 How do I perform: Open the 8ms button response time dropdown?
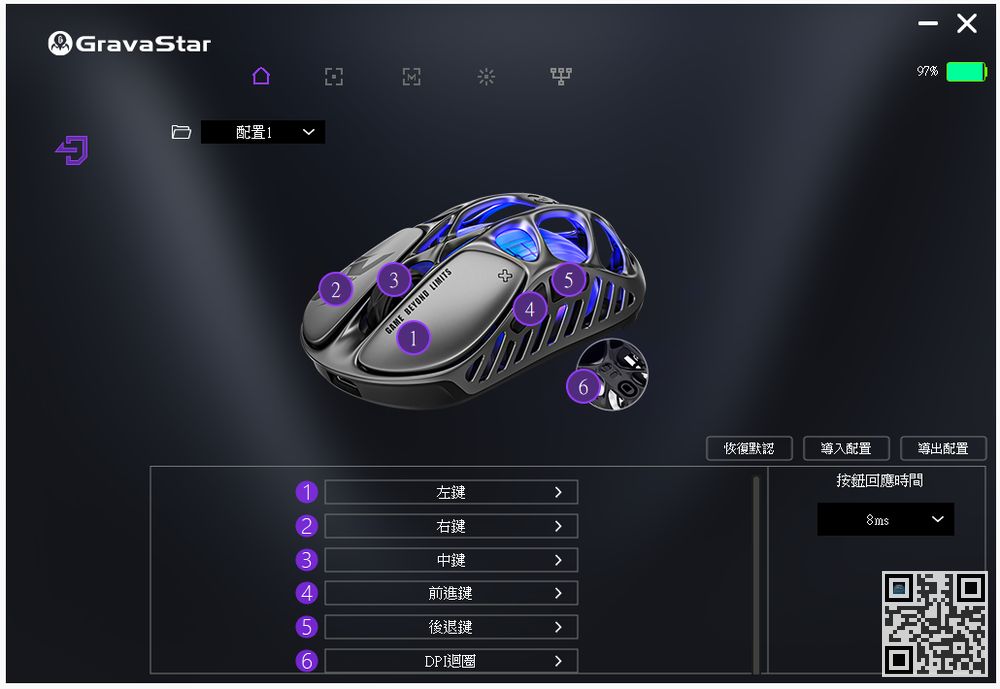(885, 520)
